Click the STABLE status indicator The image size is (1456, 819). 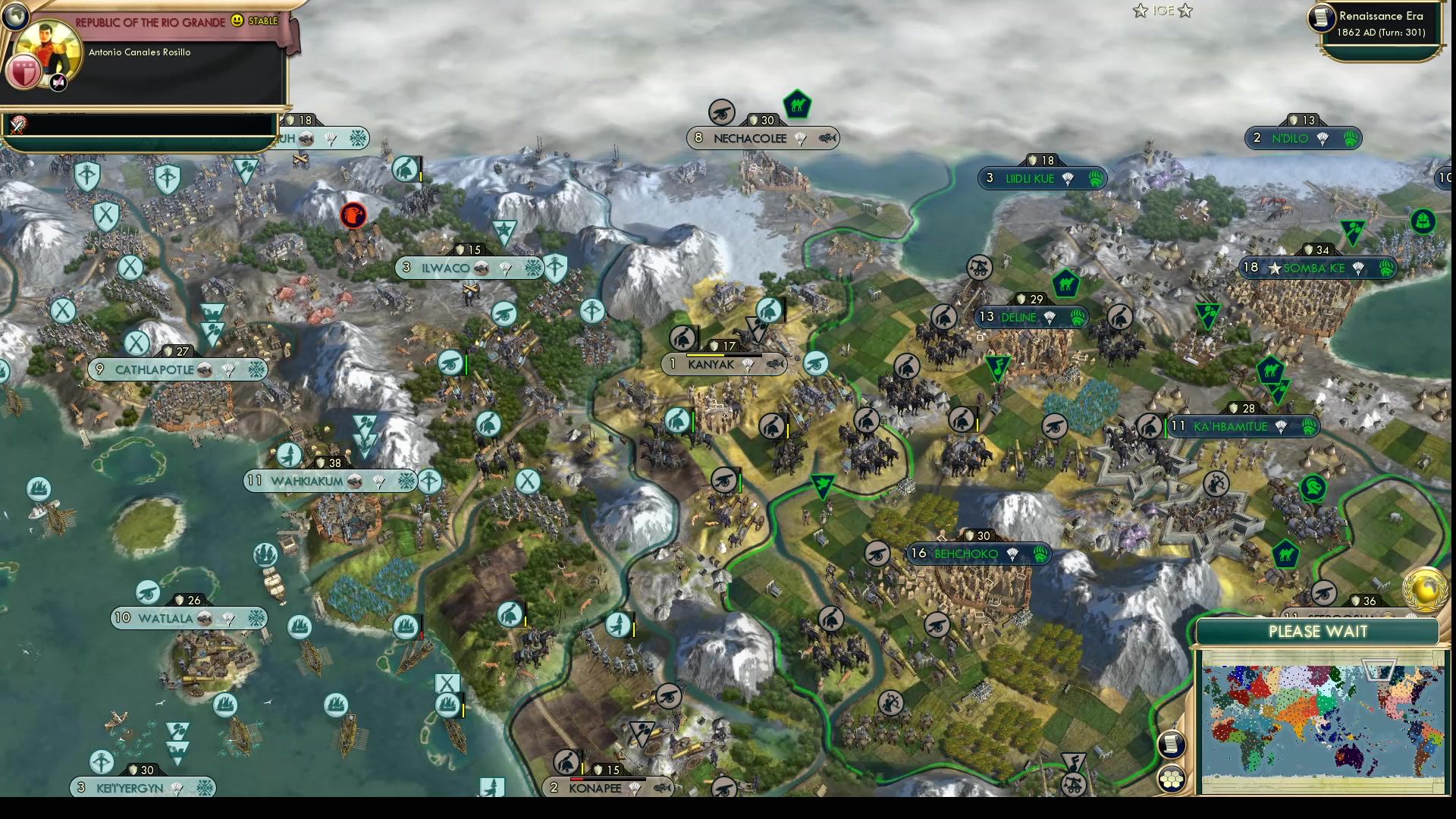point(261,22)
